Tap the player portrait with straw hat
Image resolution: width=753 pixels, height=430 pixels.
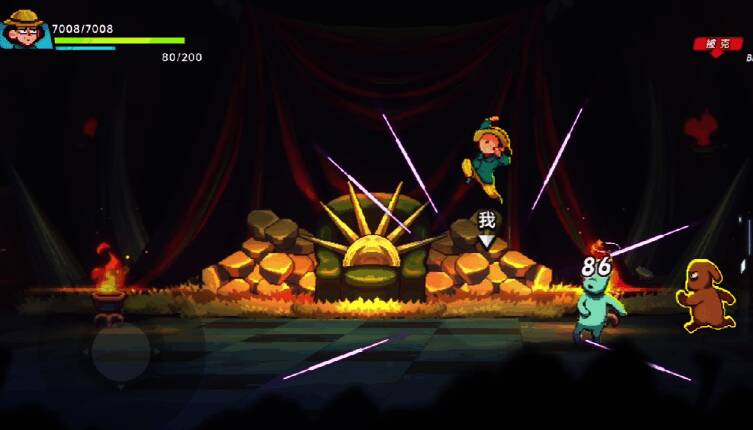pyautogui.click(x=26, y=28)
